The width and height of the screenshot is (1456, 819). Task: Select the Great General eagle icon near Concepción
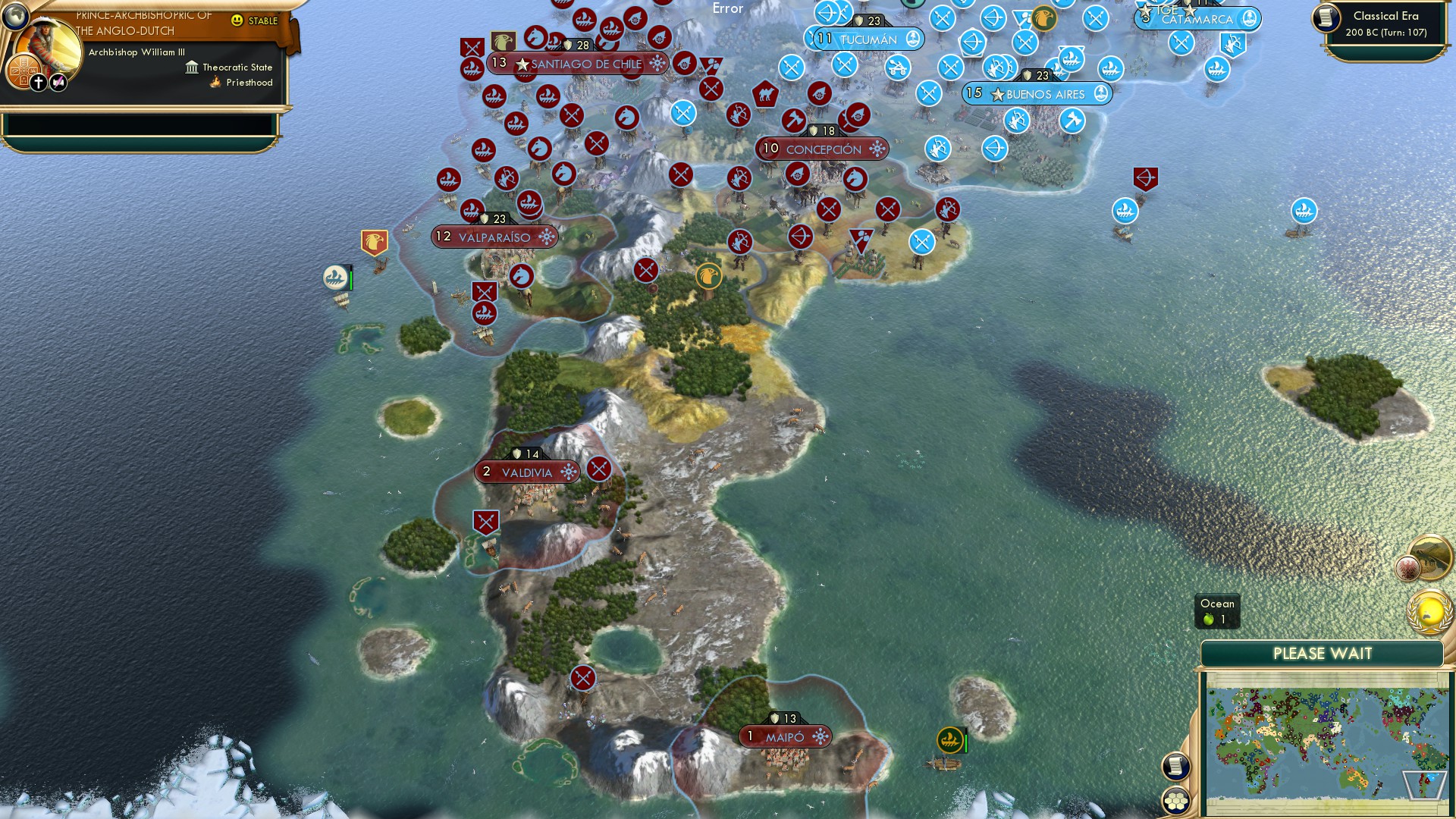pos(709,275)
